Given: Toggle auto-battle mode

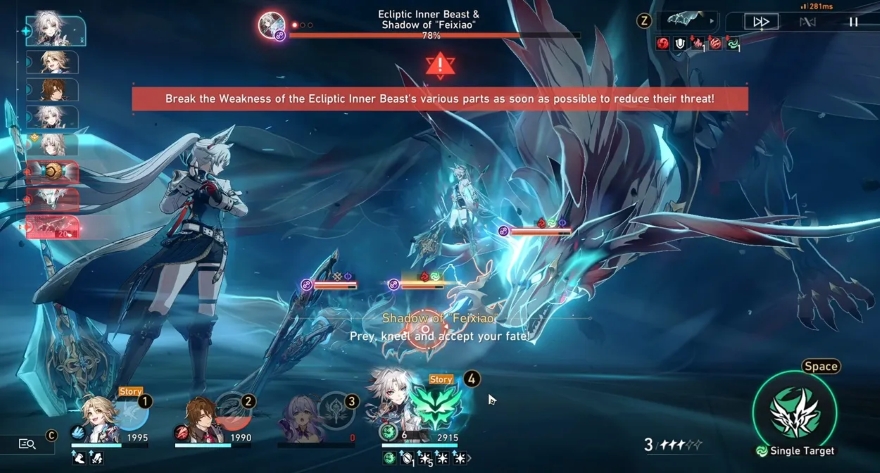Looking at the screenshot, I should click(808, 21).
